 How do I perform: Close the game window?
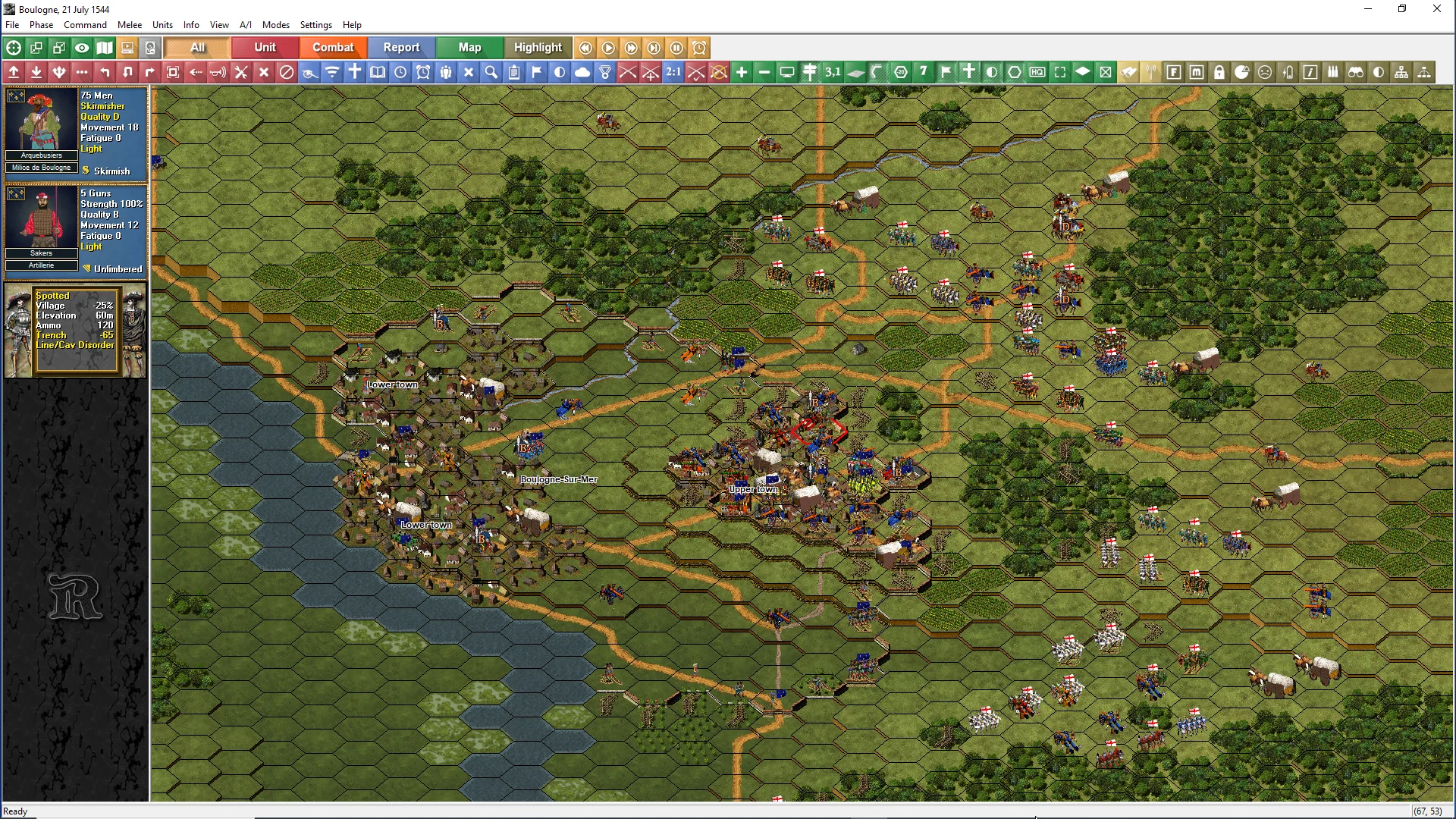pyautogui.click(x=1436, y=9)
